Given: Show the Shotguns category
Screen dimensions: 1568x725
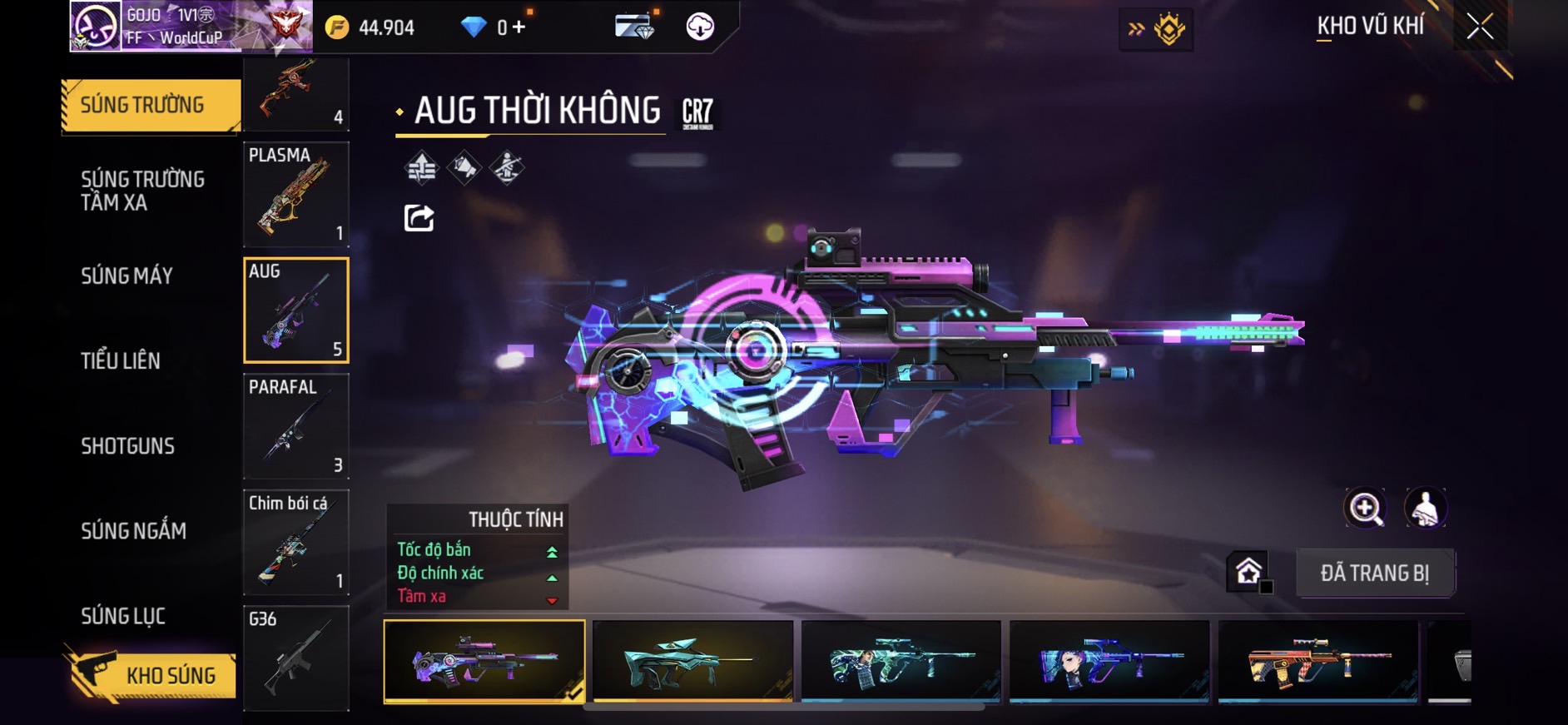Looking at the screenshot, I should tap(127, 446).
